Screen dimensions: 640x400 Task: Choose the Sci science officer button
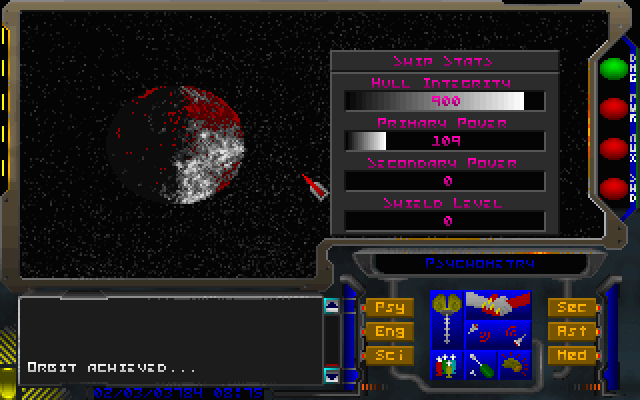coord(388,355)
